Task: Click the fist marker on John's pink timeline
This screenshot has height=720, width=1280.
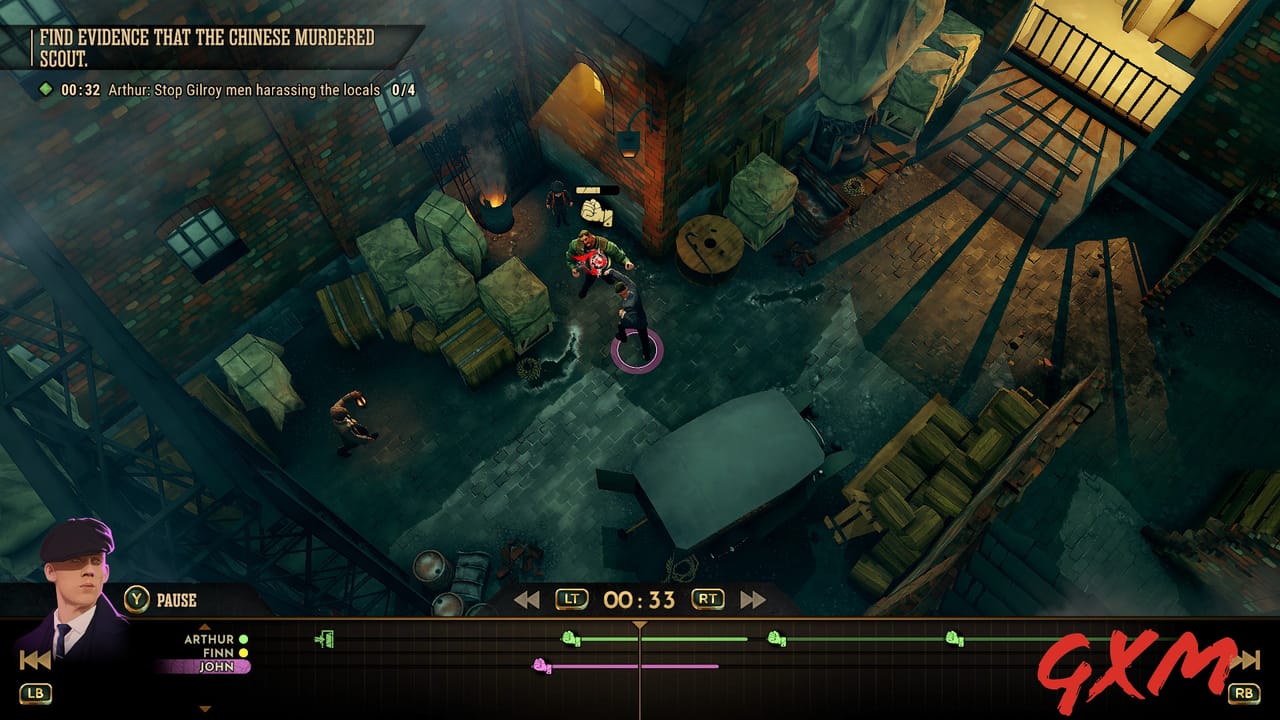Action: 540,665
